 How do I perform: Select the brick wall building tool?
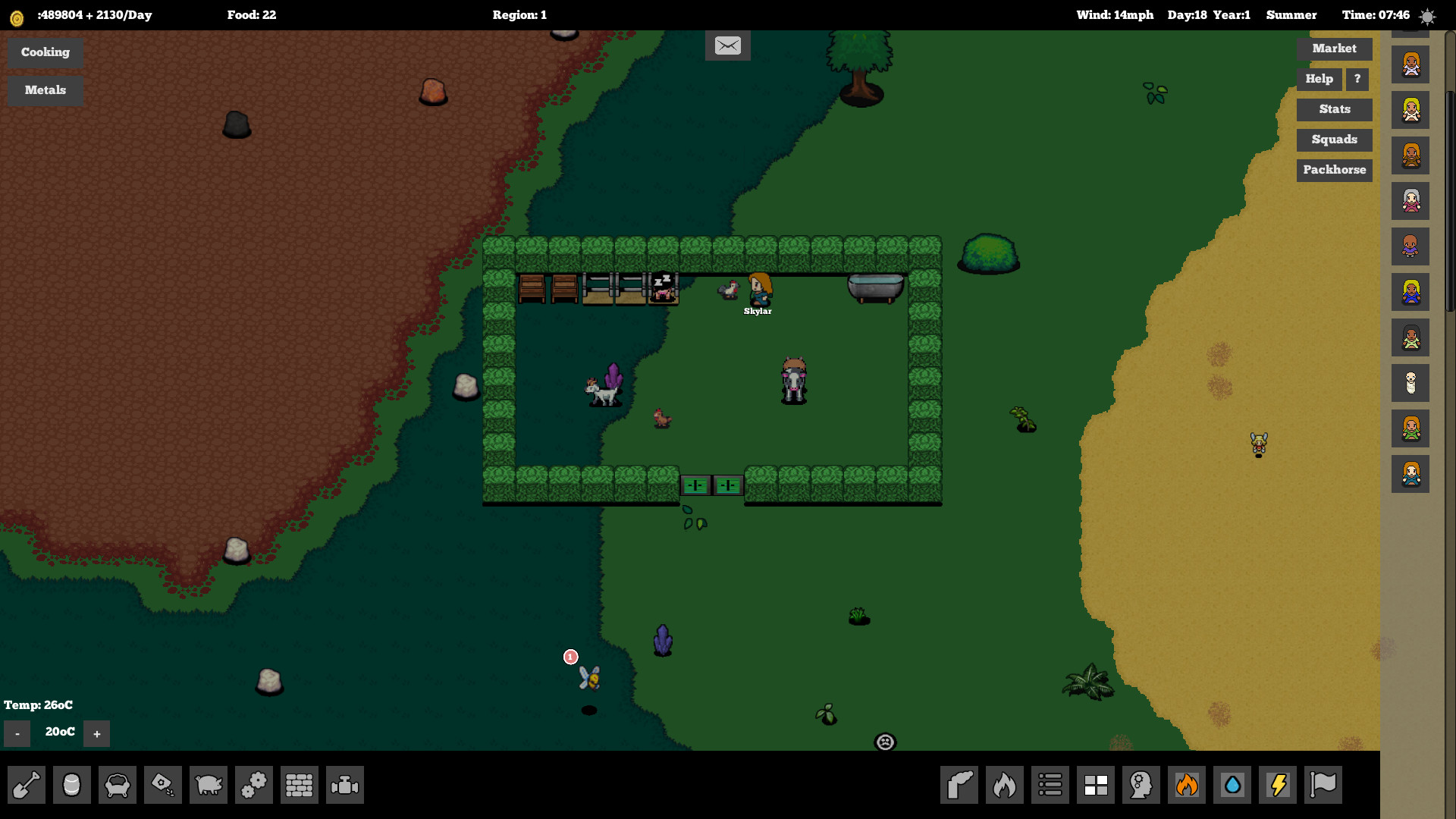point(300,785)
